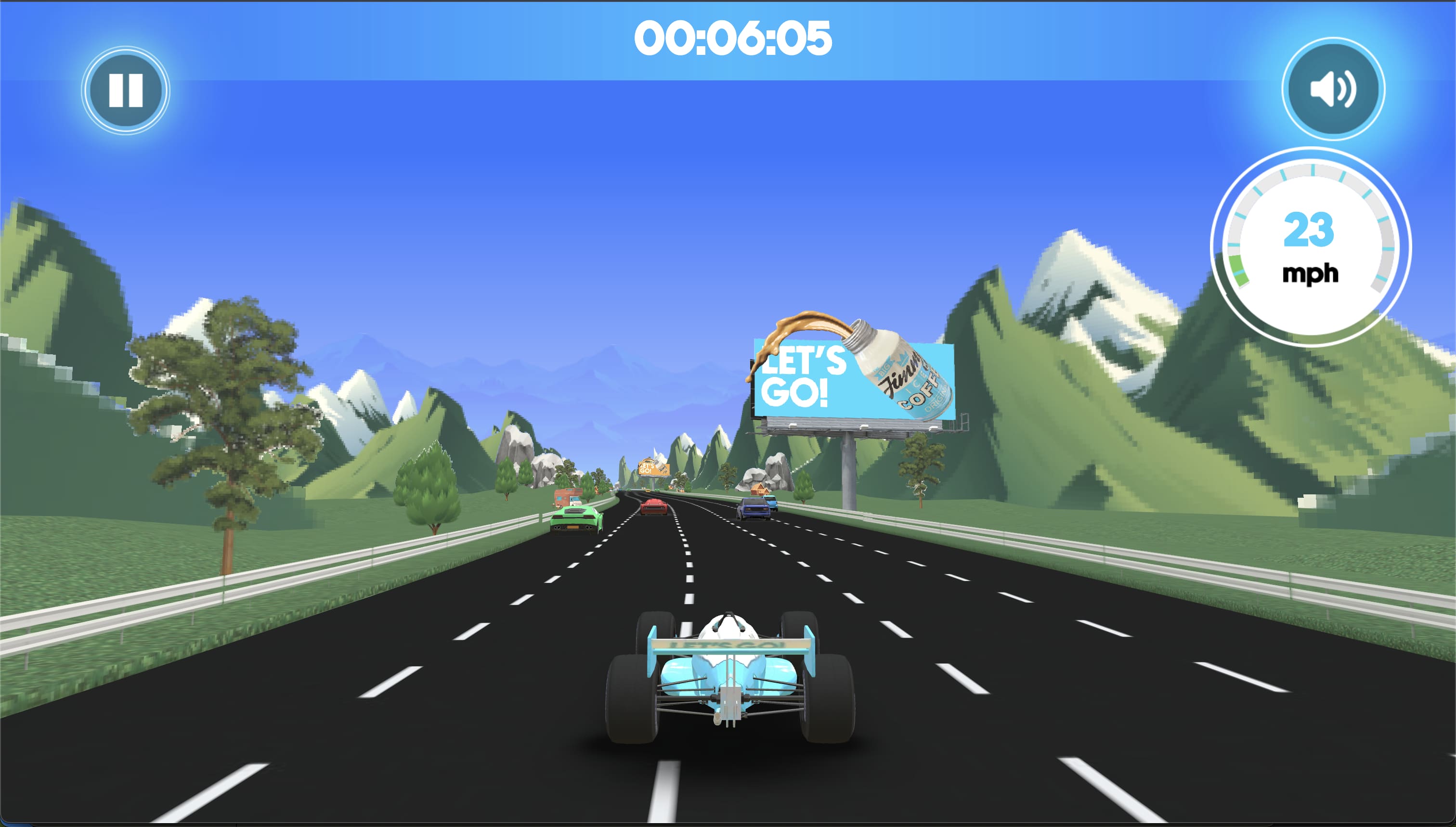
Task: Toggle the sound speaker button
Action: 1333,89
